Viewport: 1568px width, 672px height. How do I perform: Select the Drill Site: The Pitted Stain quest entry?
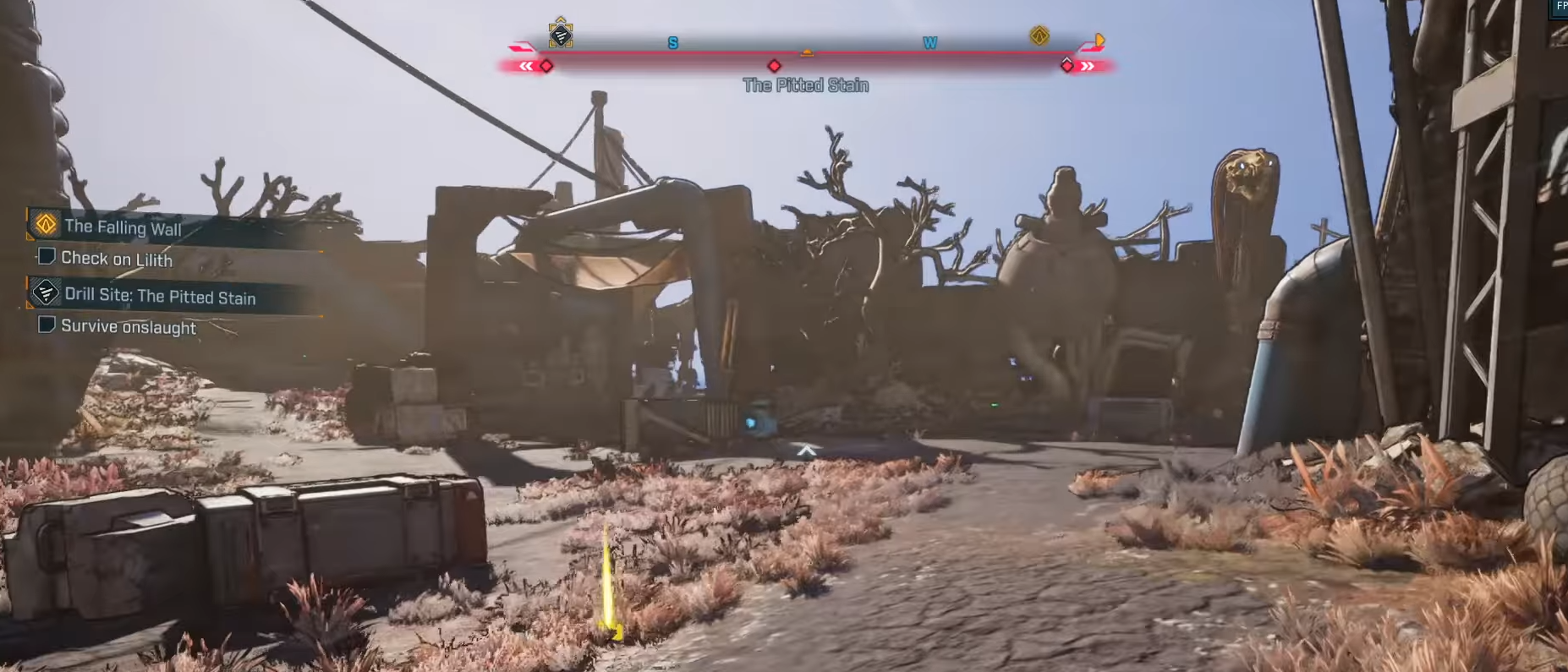click(161, 297)
